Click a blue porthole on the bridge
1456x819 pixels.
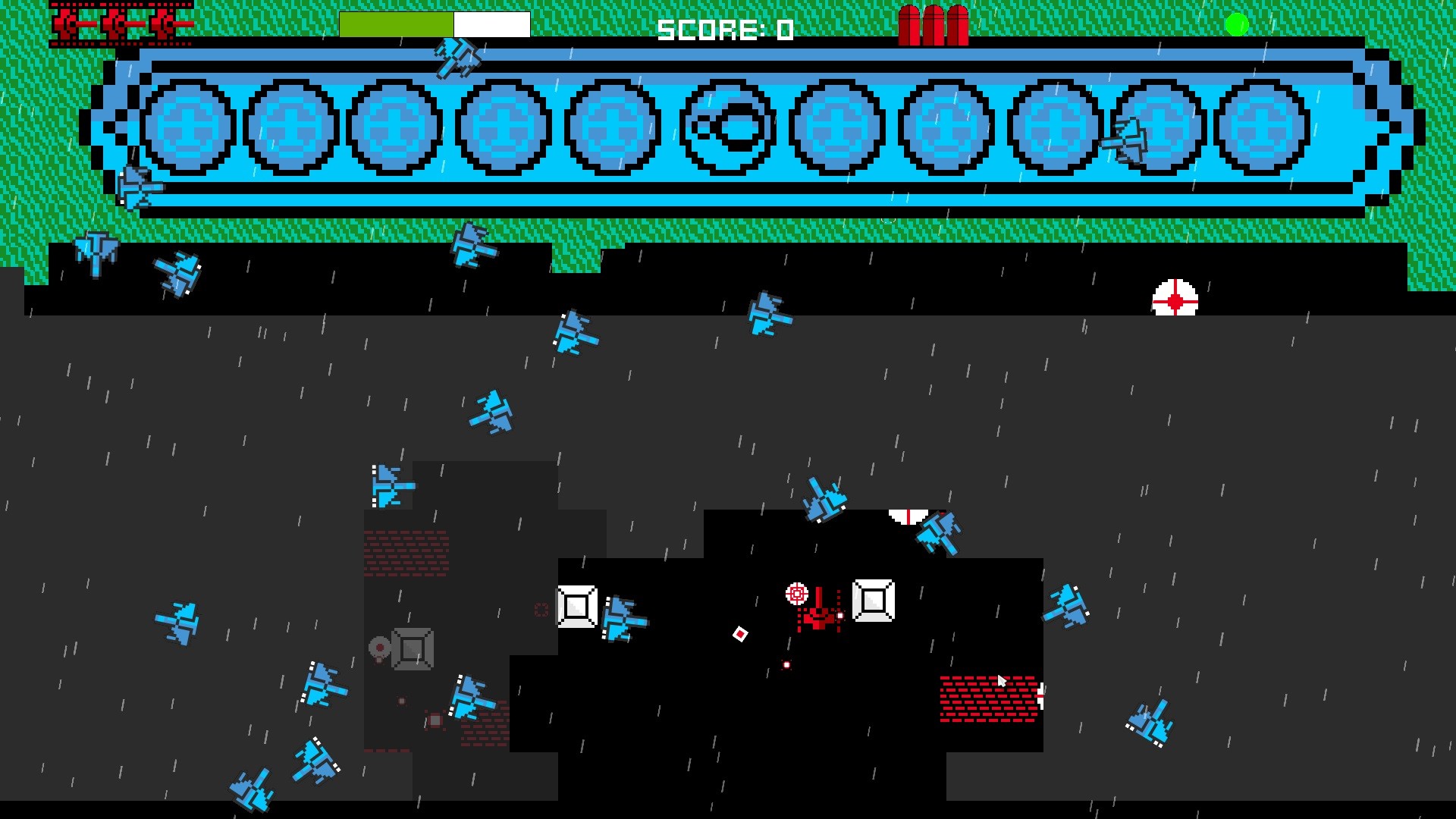pyautogui.click(x=187, y=127)
